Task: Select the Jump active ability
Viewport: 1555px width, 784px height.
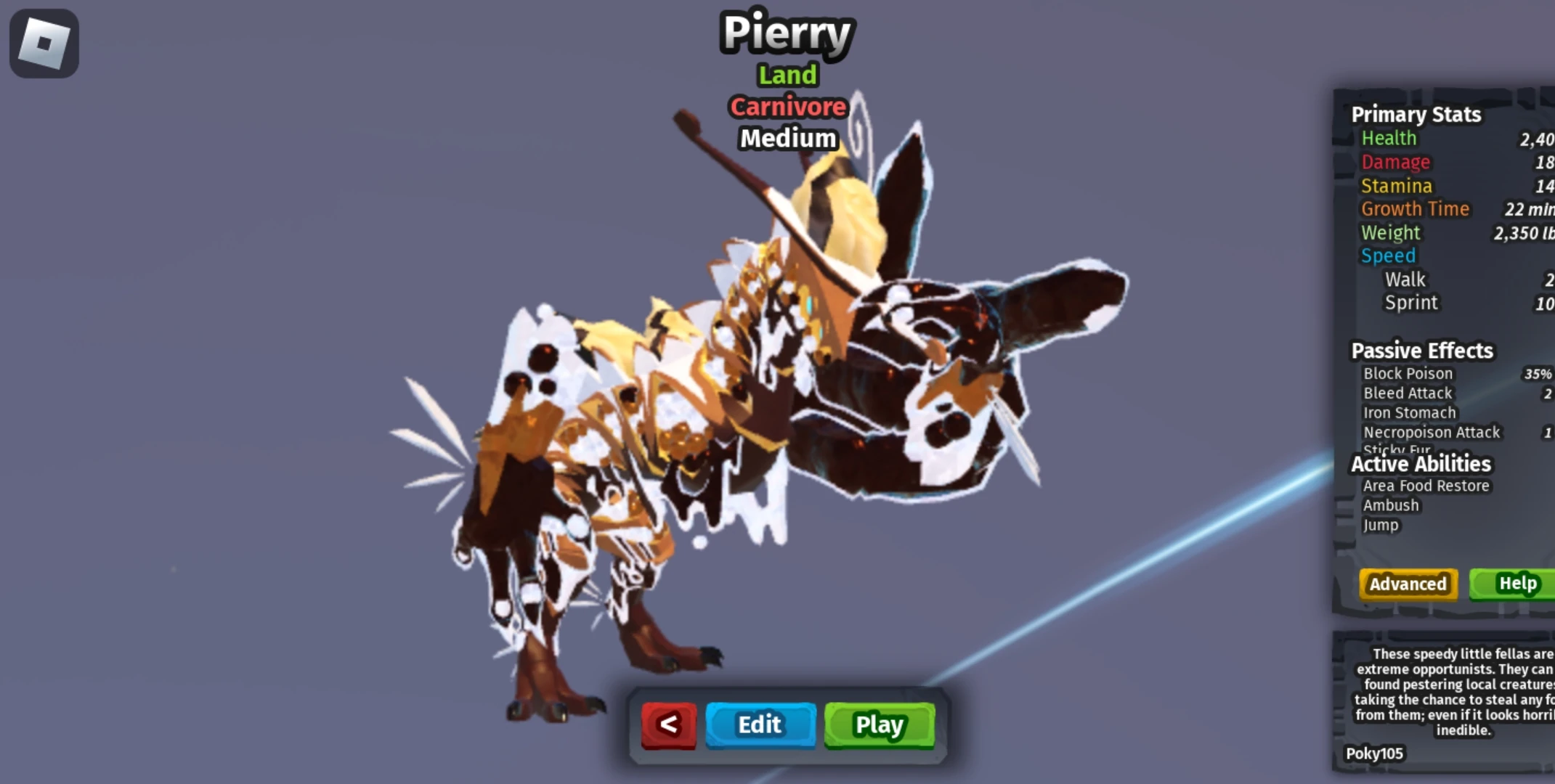Action: (x=1381, y=525)
